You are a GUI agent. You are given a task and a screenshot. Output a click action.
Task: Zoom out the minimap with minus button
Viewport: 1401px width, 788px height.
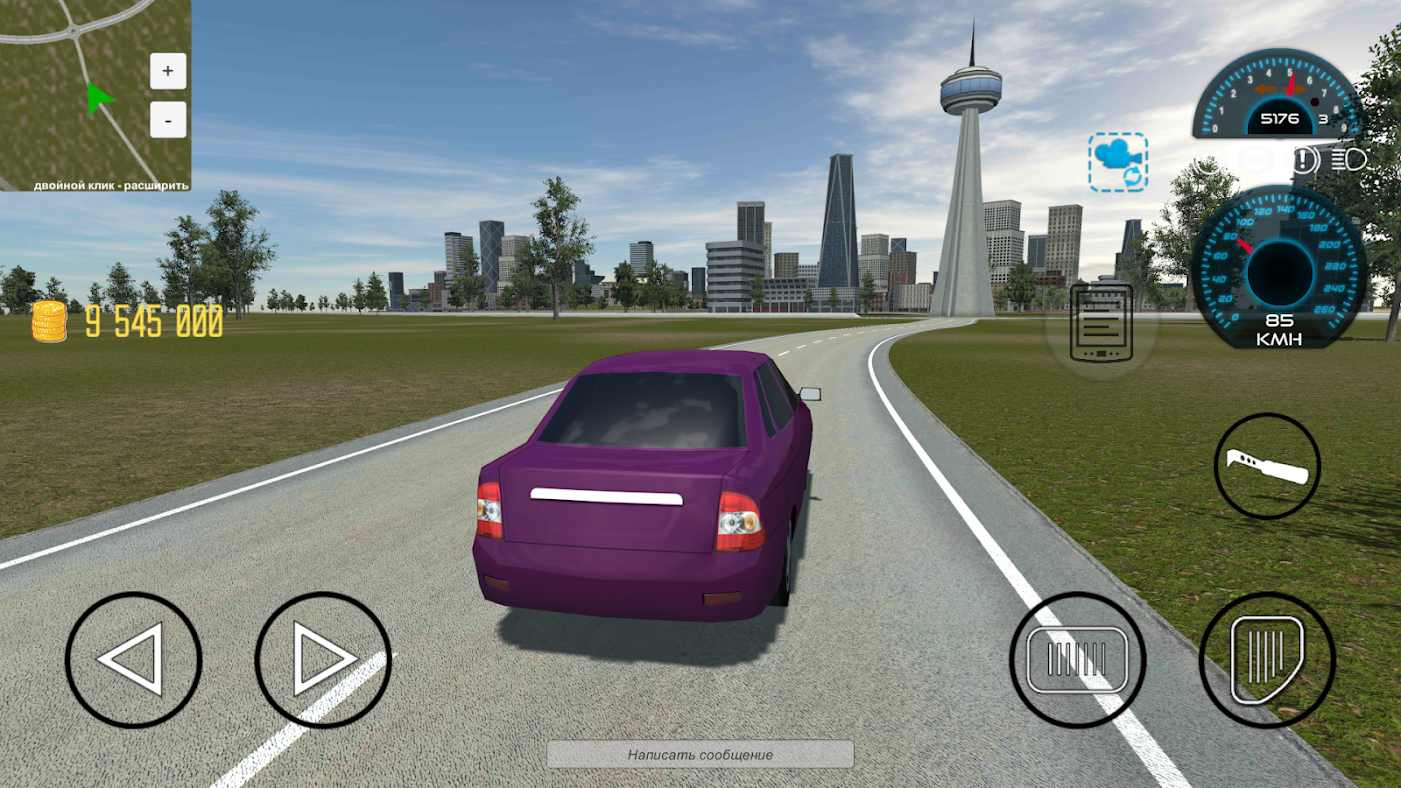[168, 120]
